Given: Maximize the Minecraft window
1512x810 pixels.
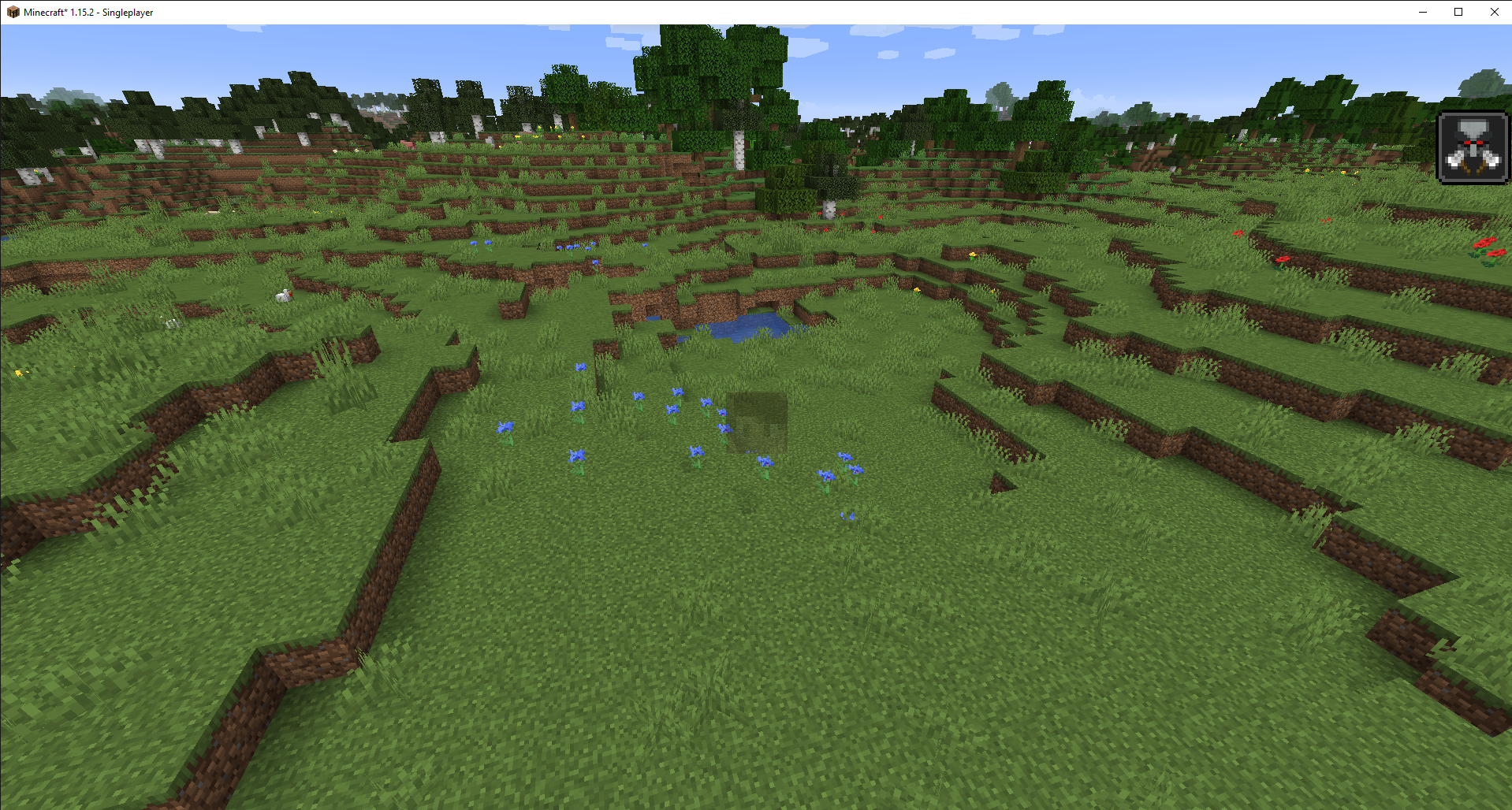Looking at the screenshot, I should 1458,12.
